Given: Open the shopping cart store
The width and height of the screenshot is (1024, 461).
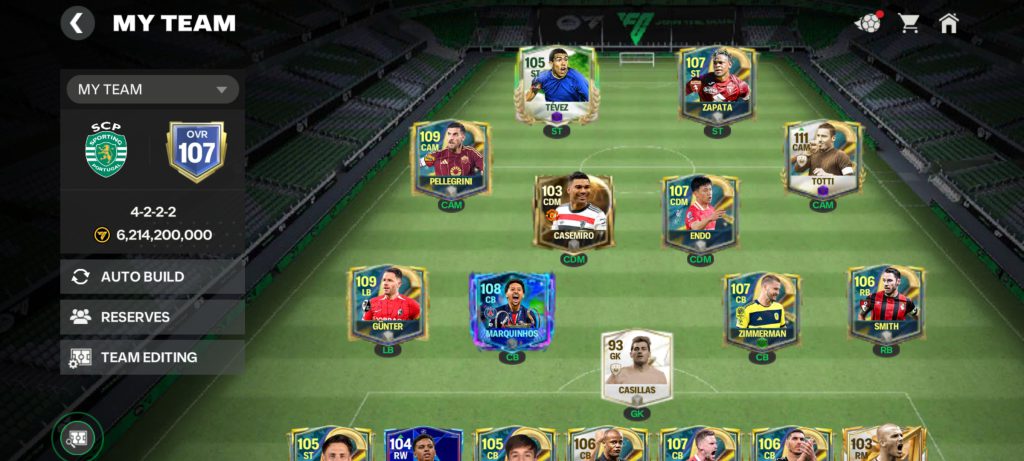Looking at the screenshot, I should [x=909, y=23].
